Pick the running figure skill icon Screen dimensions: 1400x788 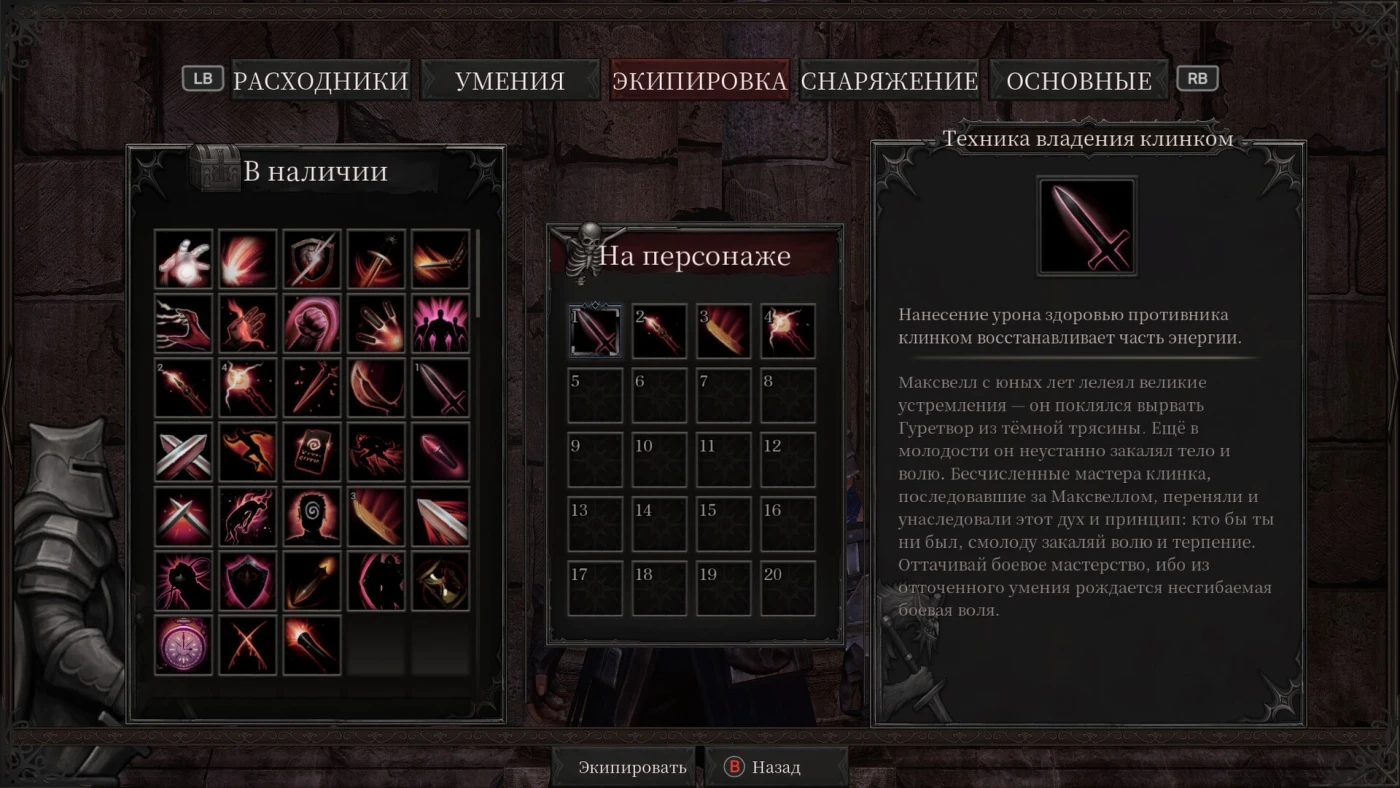(248, 452)
